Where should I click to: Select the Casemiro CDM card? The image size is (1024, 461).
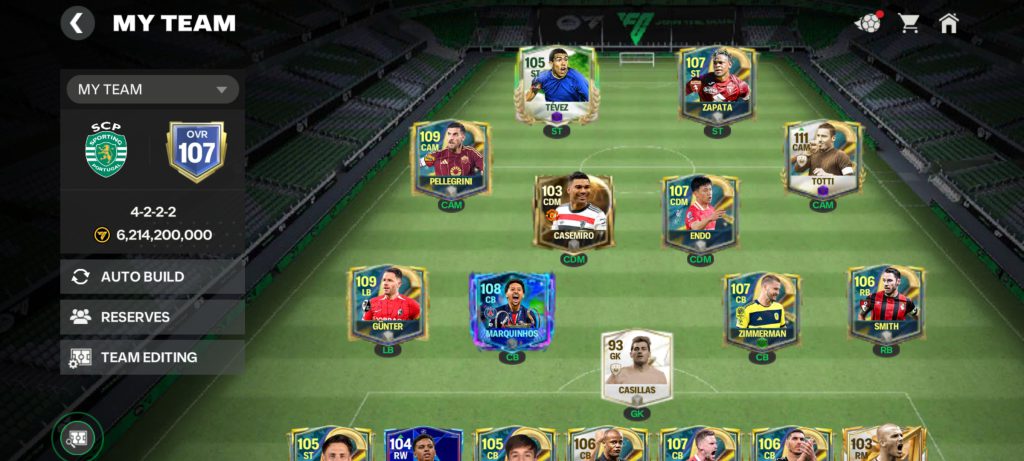(x=573, y=213)
